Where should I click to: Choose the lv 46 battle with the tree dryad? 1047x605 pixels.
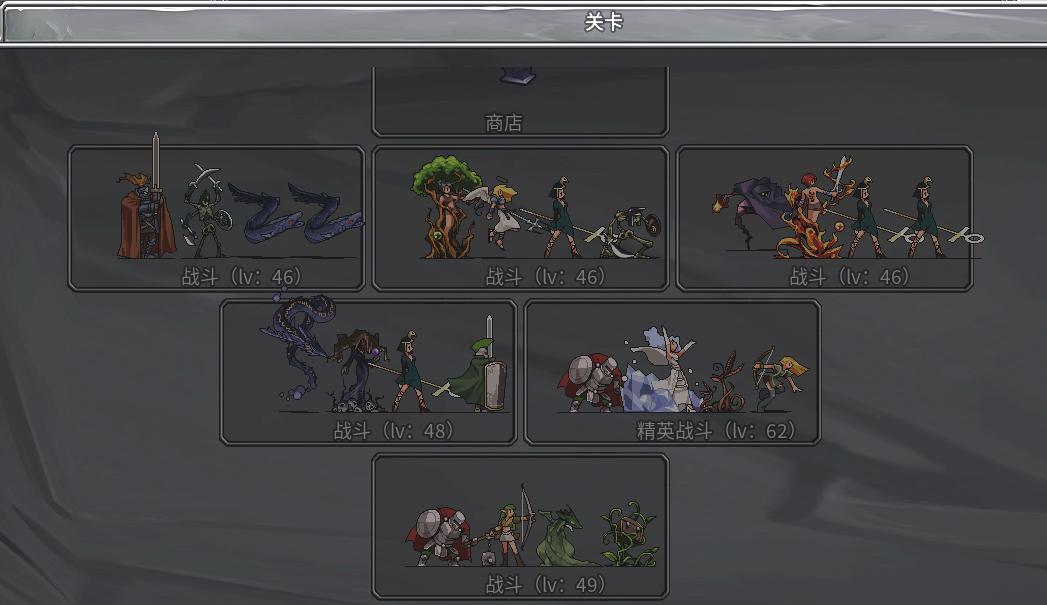(520, 219)
